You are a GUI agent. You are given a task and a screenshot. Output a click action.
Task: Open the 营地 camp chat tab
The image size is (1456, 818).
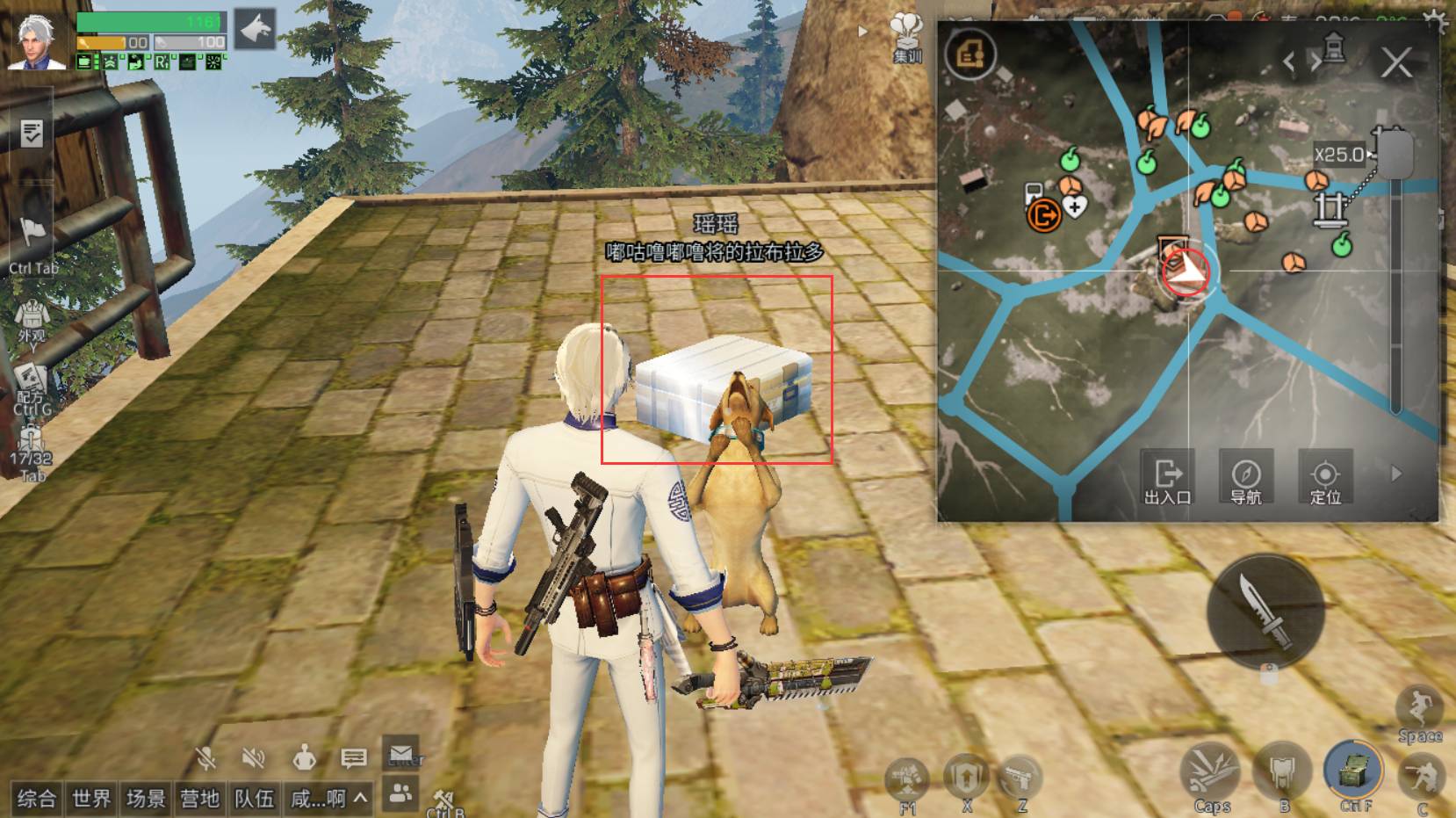(199, 798)
